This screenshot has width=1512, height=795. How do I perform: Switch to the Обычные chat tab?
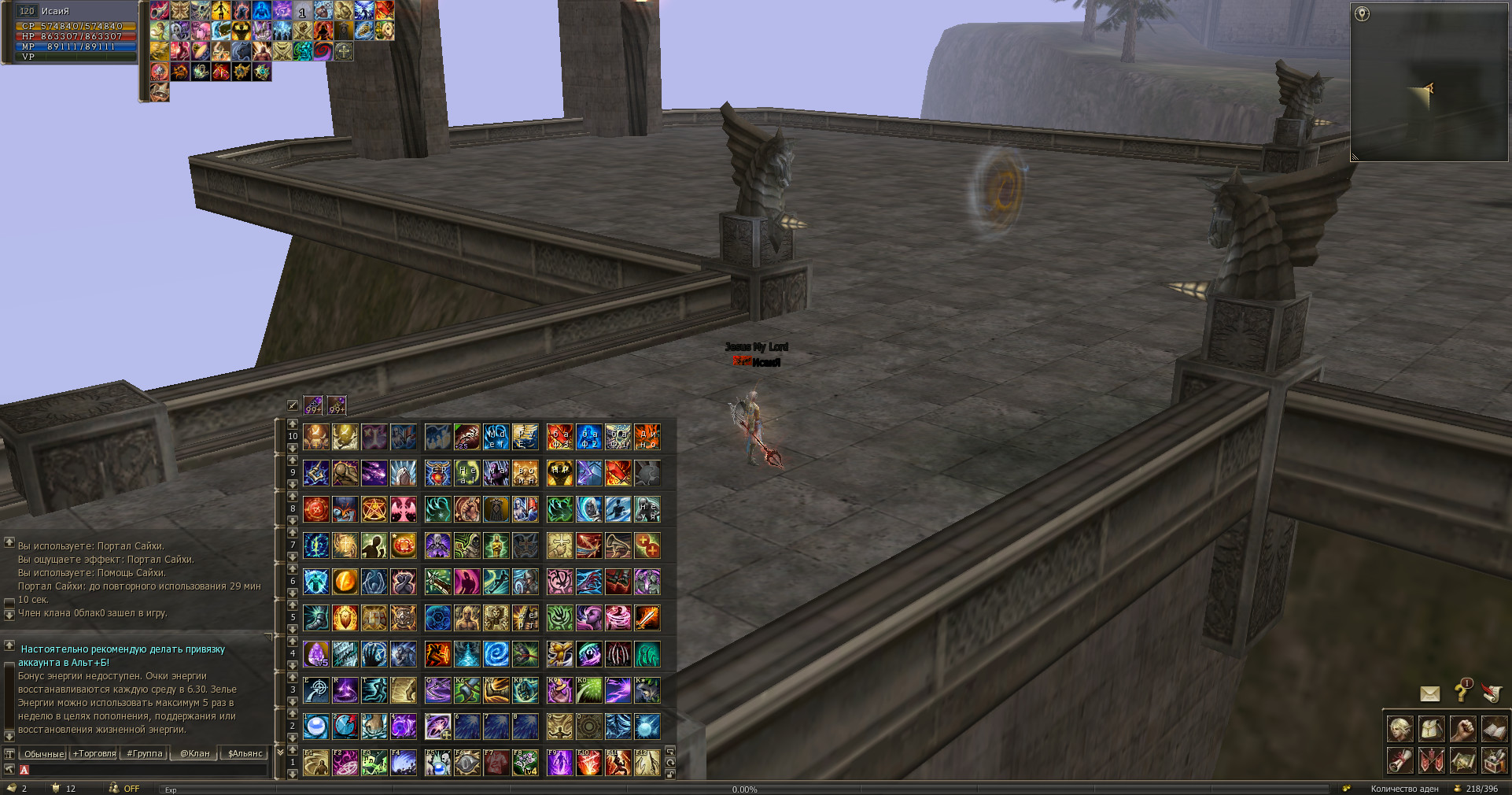pyautogui.click(x=44, y=753)
